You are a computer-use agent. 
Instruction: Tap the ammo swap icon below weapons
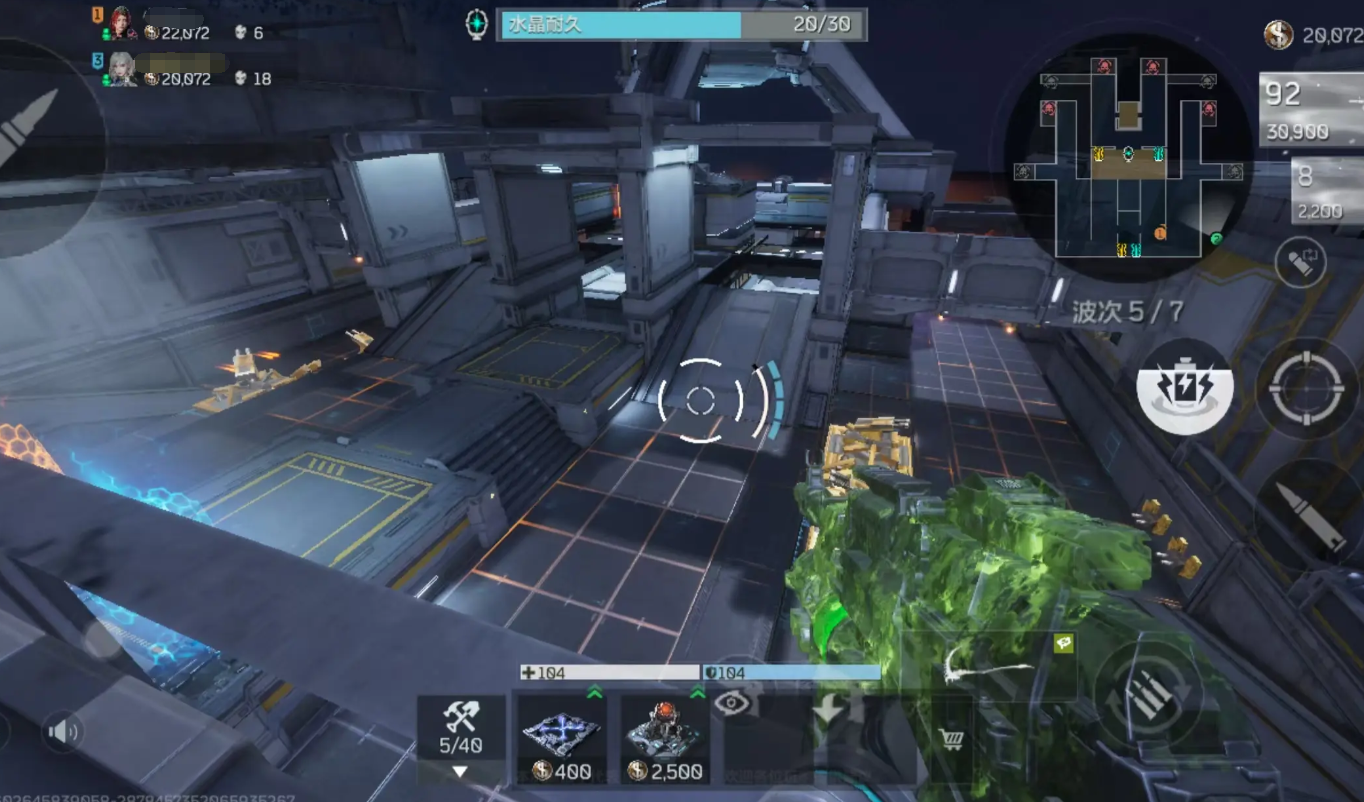pos(1300,262)
